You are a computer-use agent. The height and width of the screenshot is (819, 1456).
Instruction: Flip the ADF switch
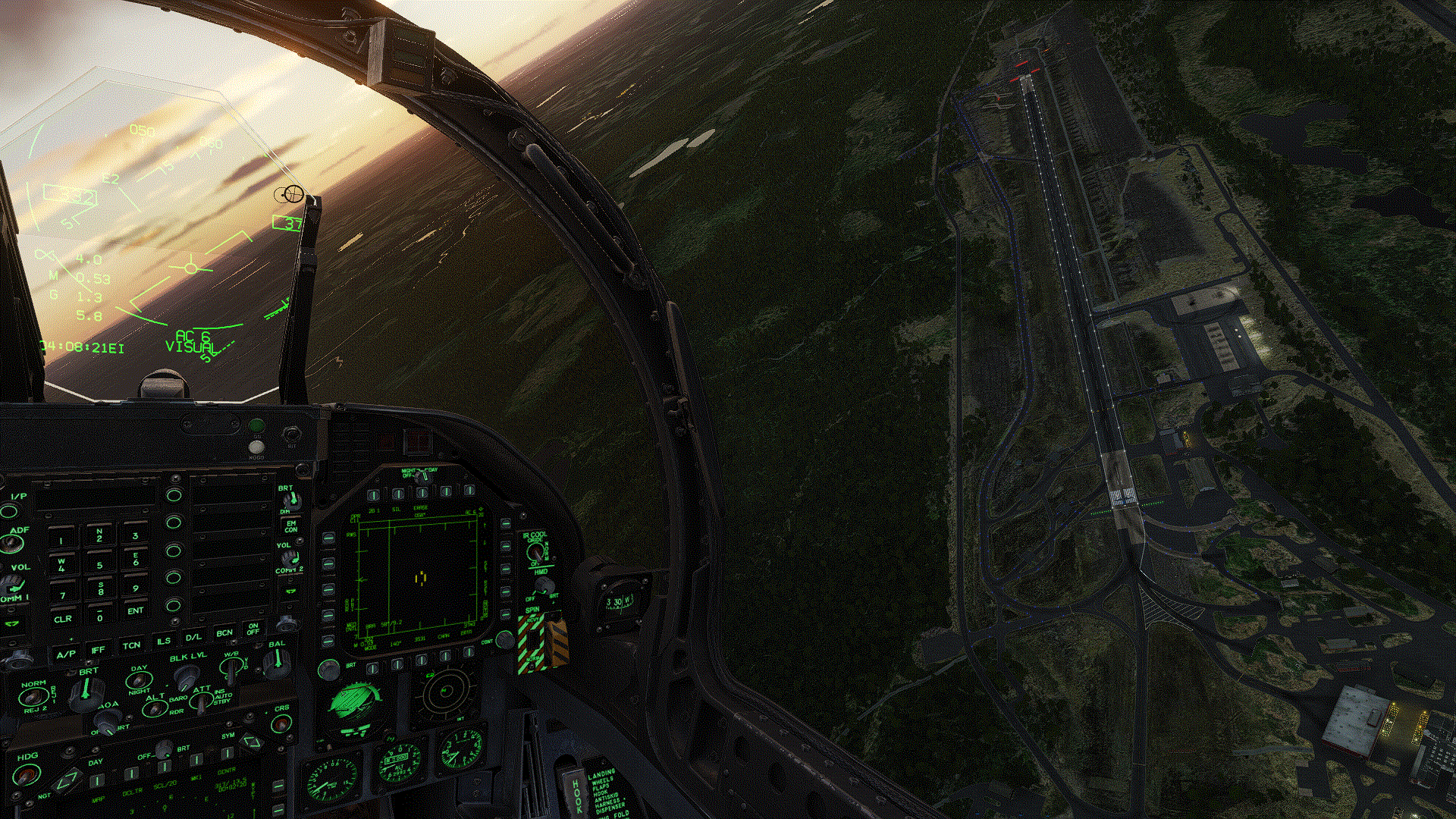13,543
